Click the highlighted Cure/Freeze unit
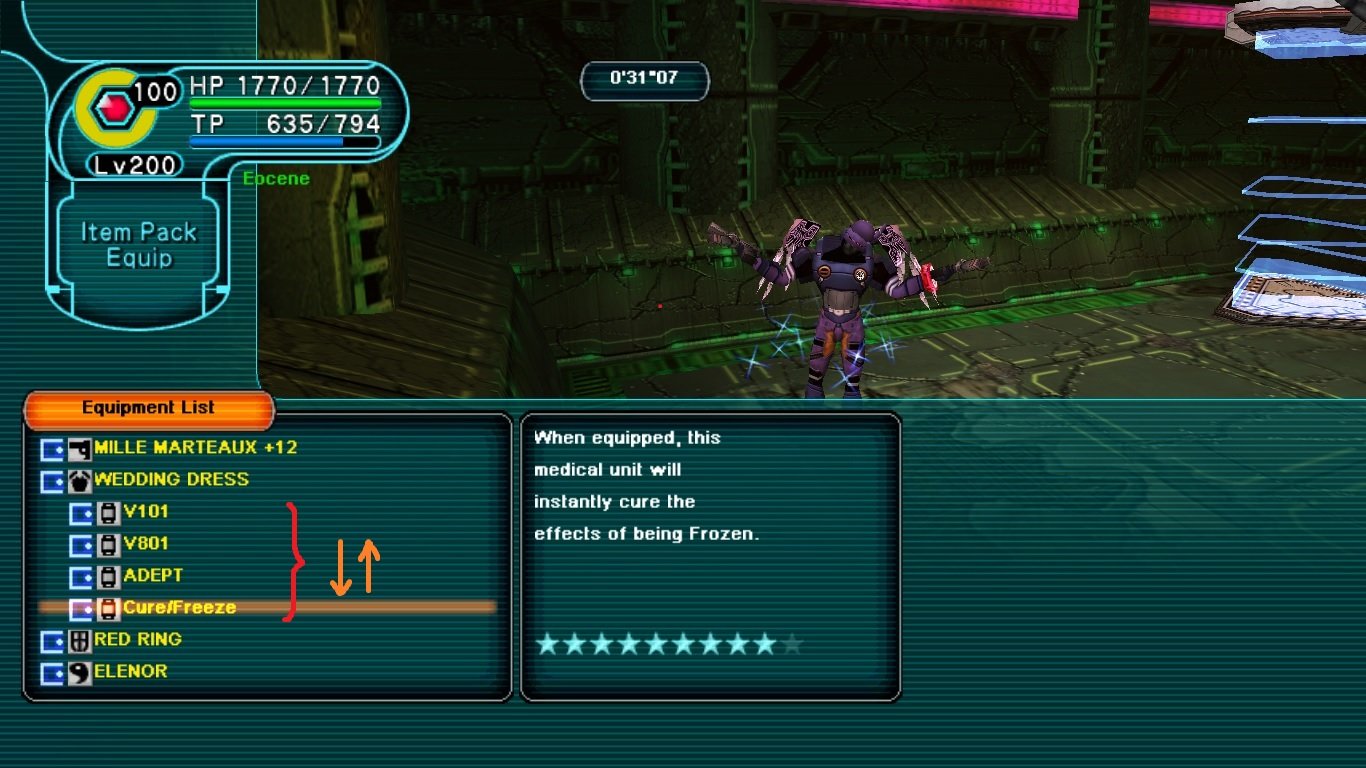 click(180, 607)
